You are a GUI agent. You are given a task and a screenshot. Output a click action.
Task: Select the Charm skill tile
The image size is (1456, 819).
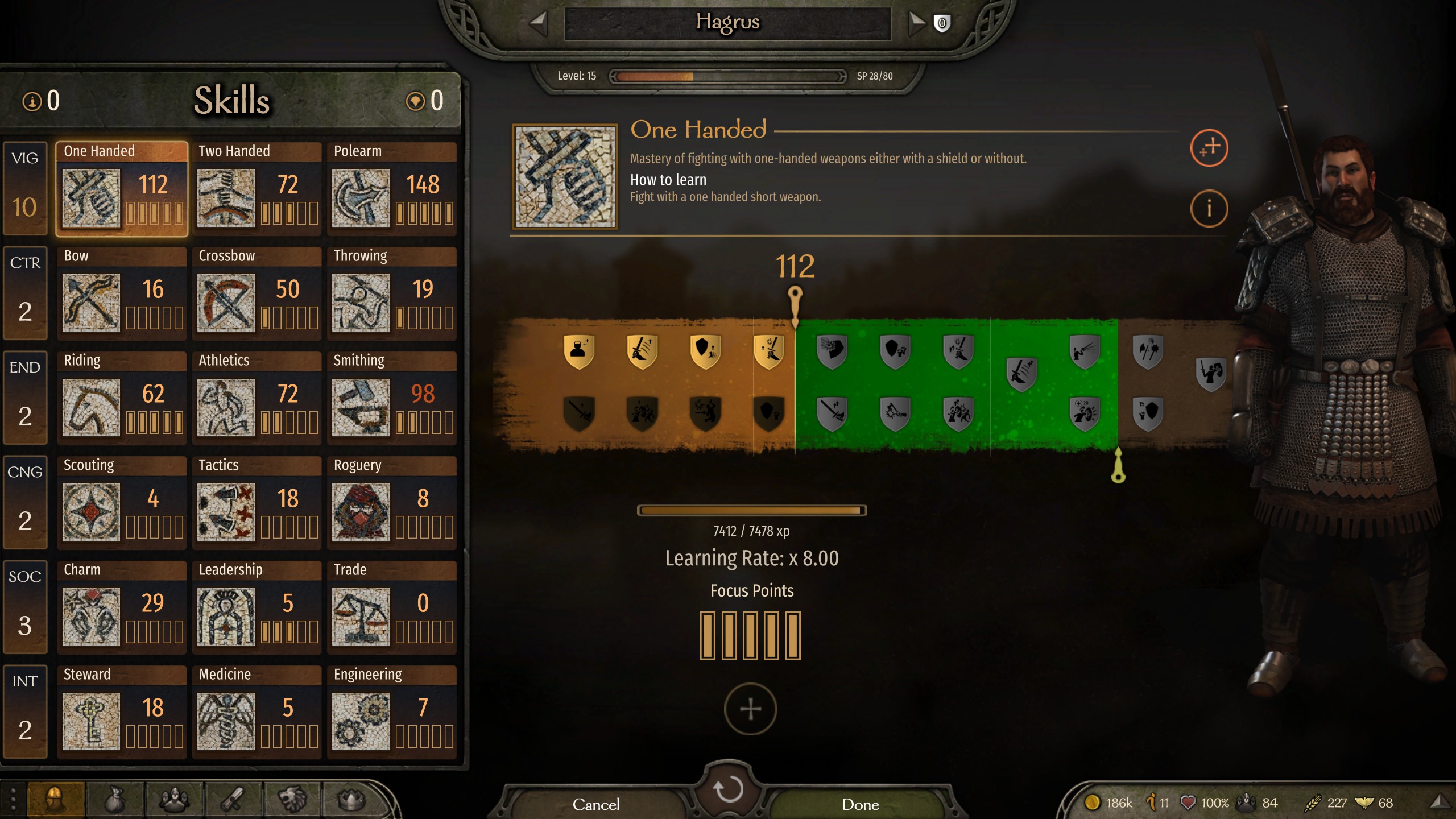coord(122,607)
